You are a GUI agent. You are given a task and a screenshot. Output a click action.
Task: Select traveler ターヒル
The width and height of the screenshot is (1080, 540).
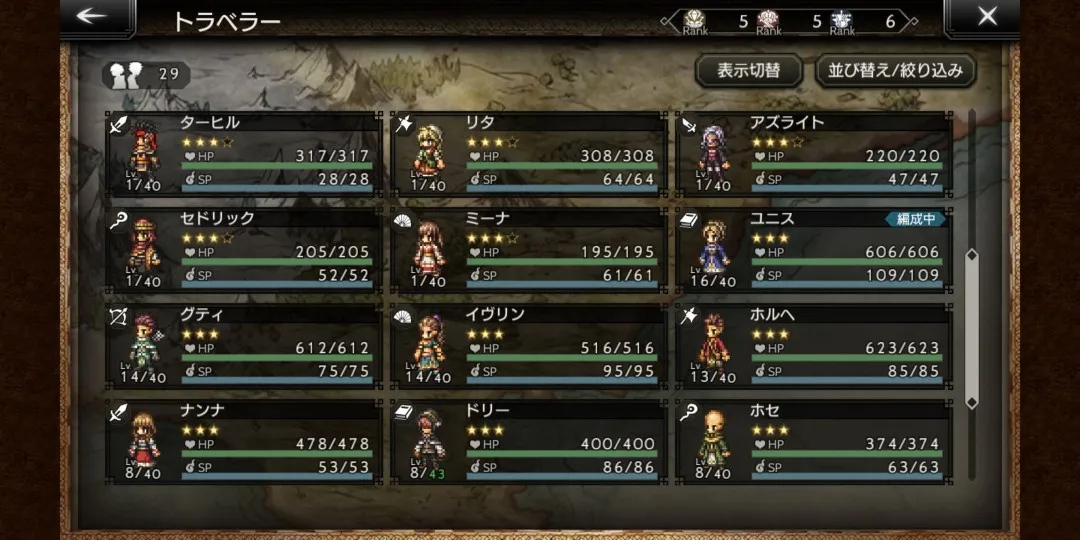tap(244, 154)
